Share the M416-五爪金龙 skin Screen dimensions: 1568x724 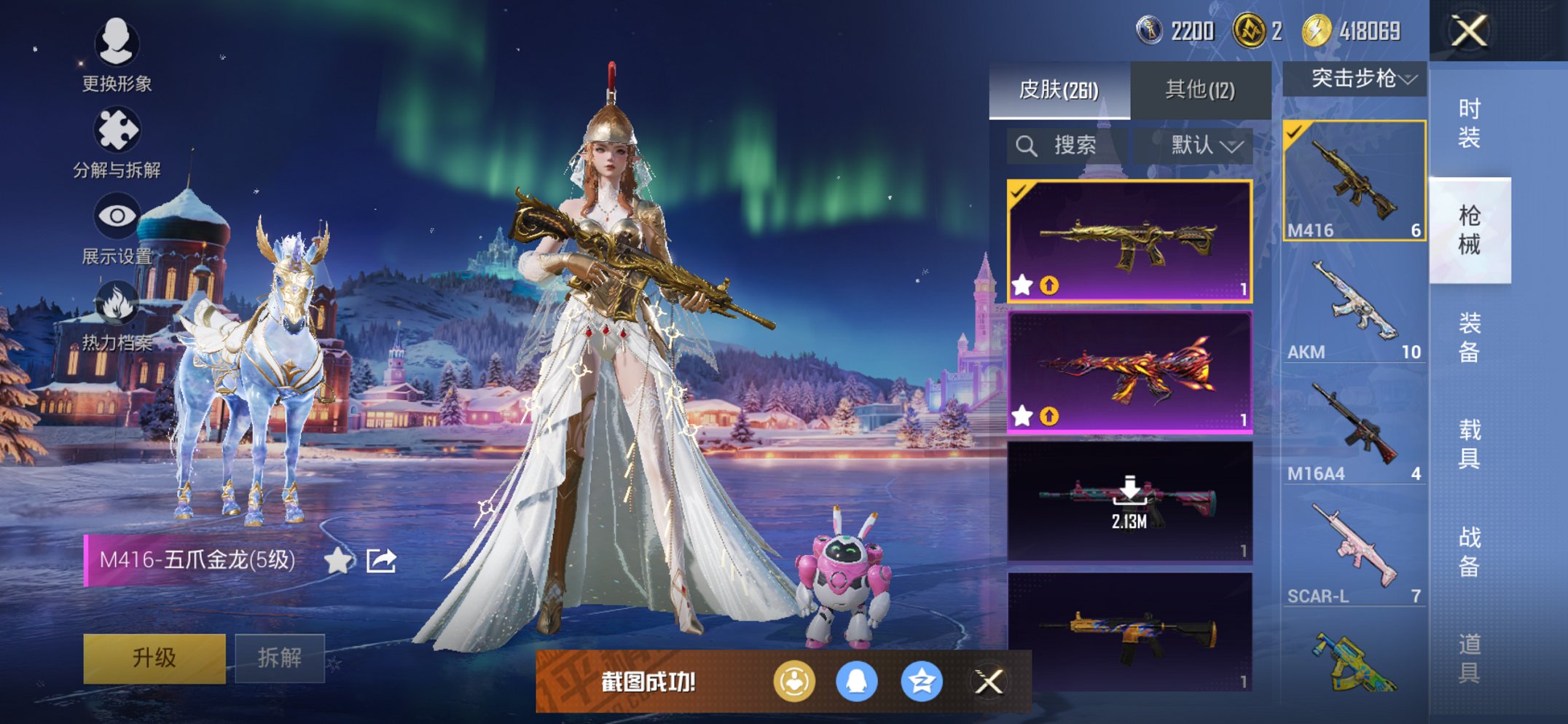(x=381, y=560)
